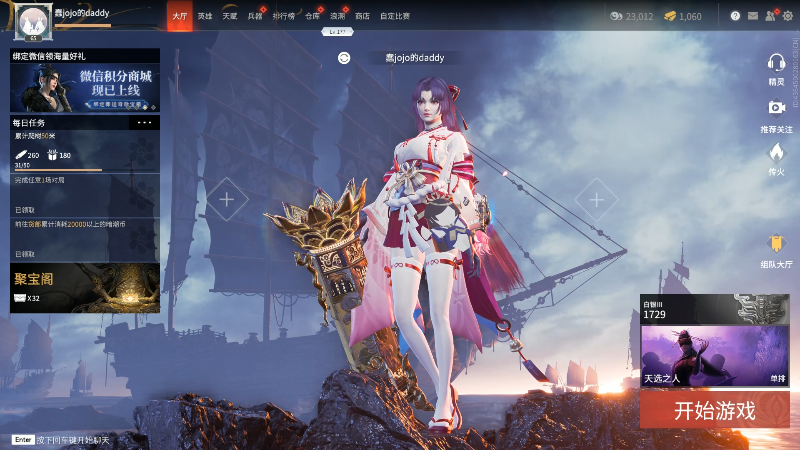
Task: Click the 微信积分商城 promotional banner
Action: point(85,88)
